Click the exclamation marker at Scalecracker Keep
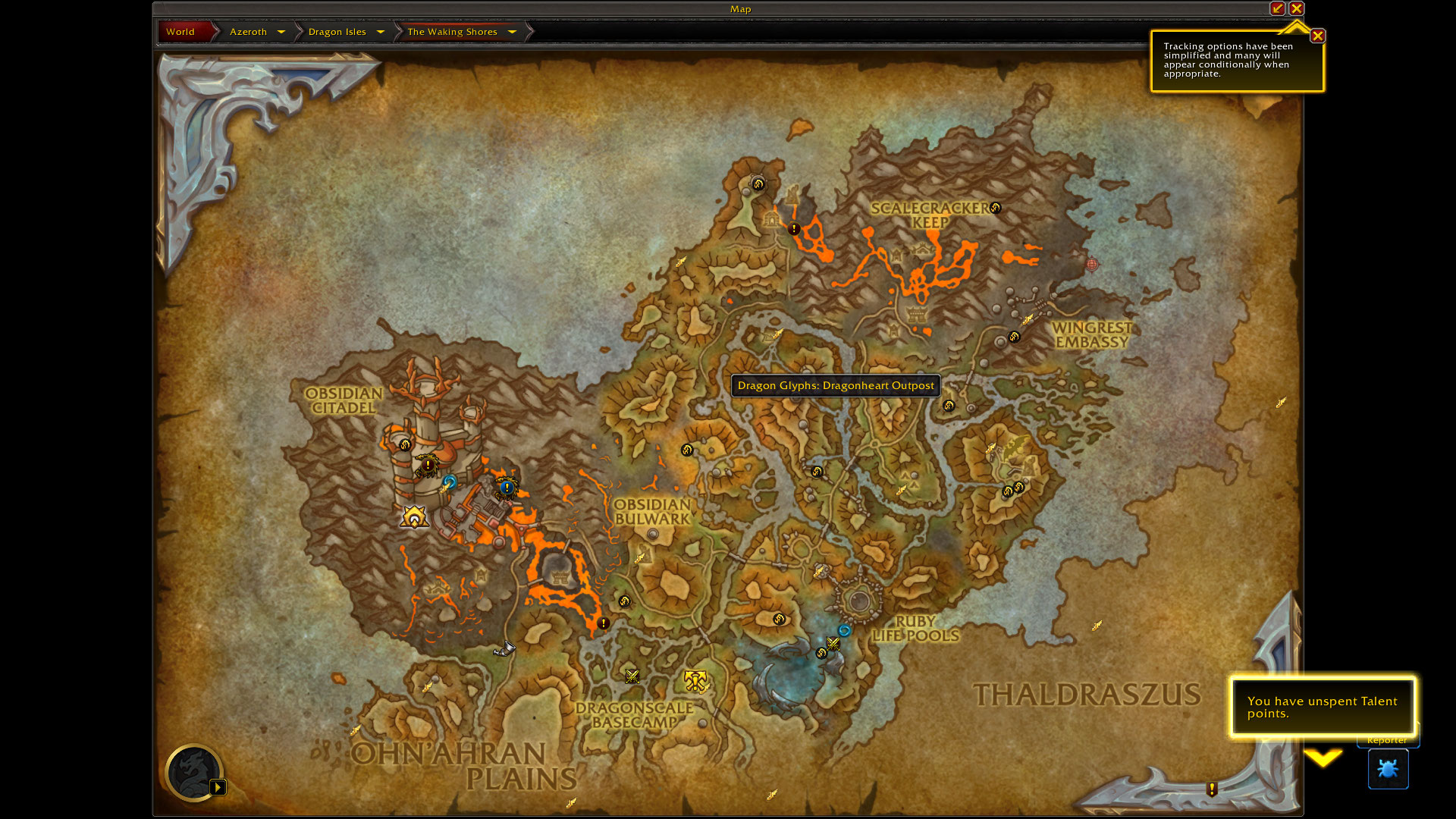 point(794,227)
